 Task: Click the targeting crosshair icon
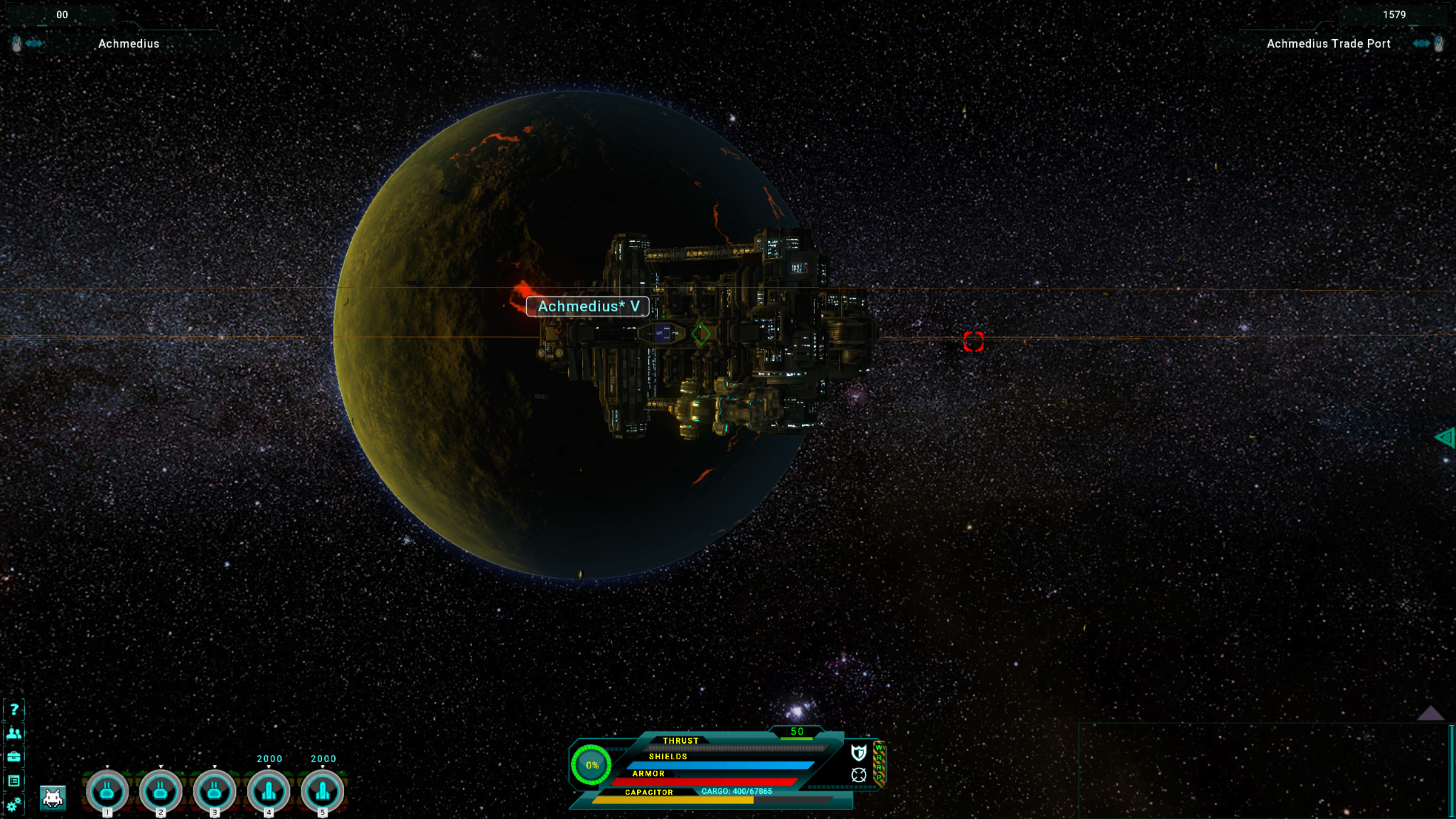(x=858, y=775)
